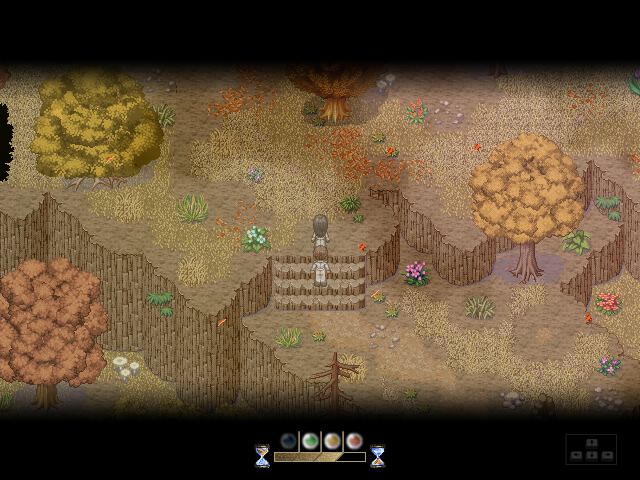Click the red orb icon
Image resolution: width=640 pixels, height=480 pixels.
(353, 441)
